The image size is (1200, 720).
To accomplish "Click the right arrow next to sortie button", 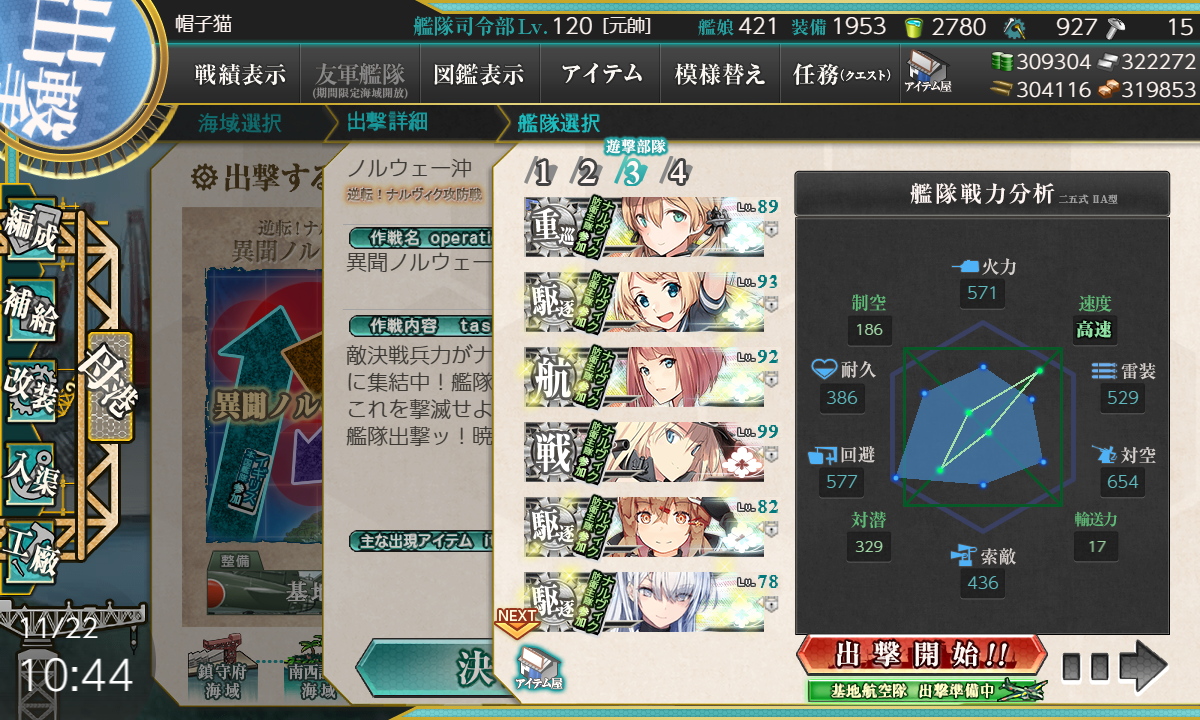I will 1141,665.
